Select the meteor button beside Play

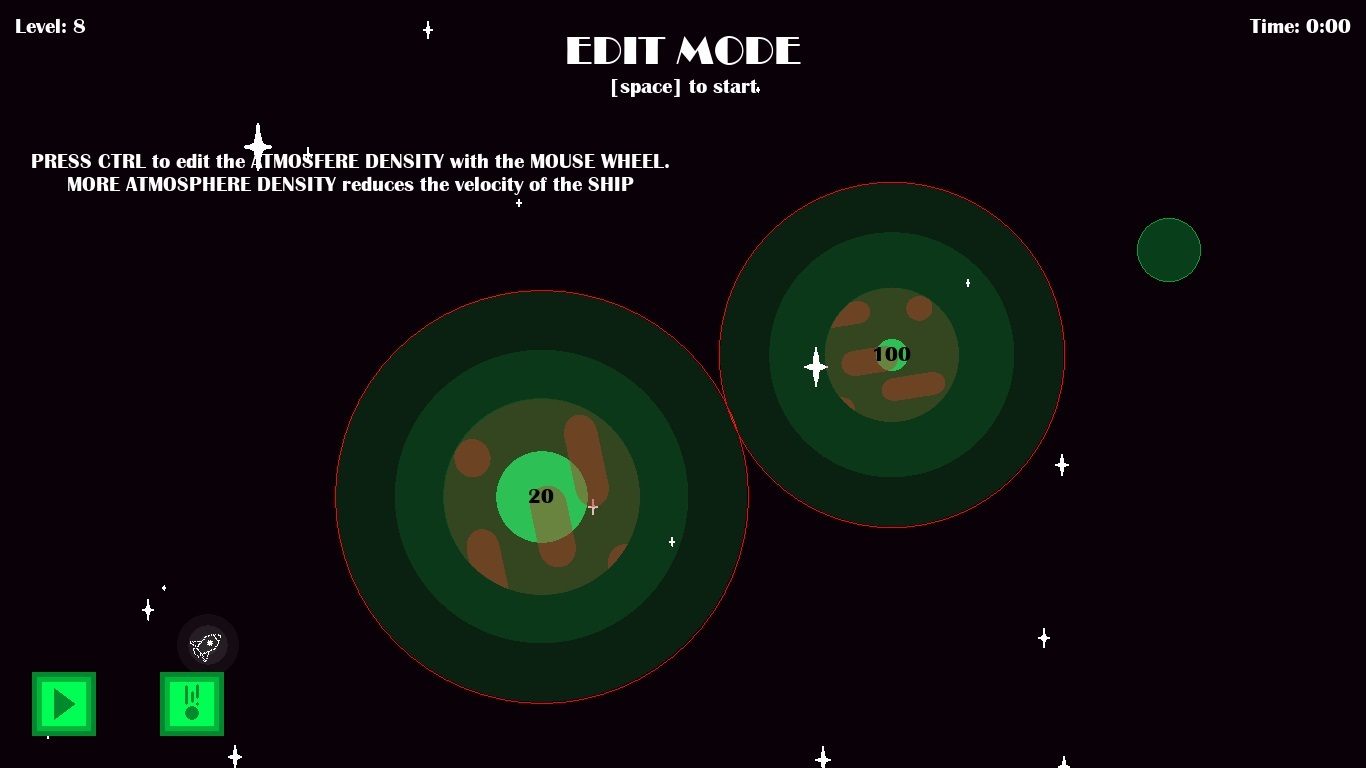coord(191,704)
